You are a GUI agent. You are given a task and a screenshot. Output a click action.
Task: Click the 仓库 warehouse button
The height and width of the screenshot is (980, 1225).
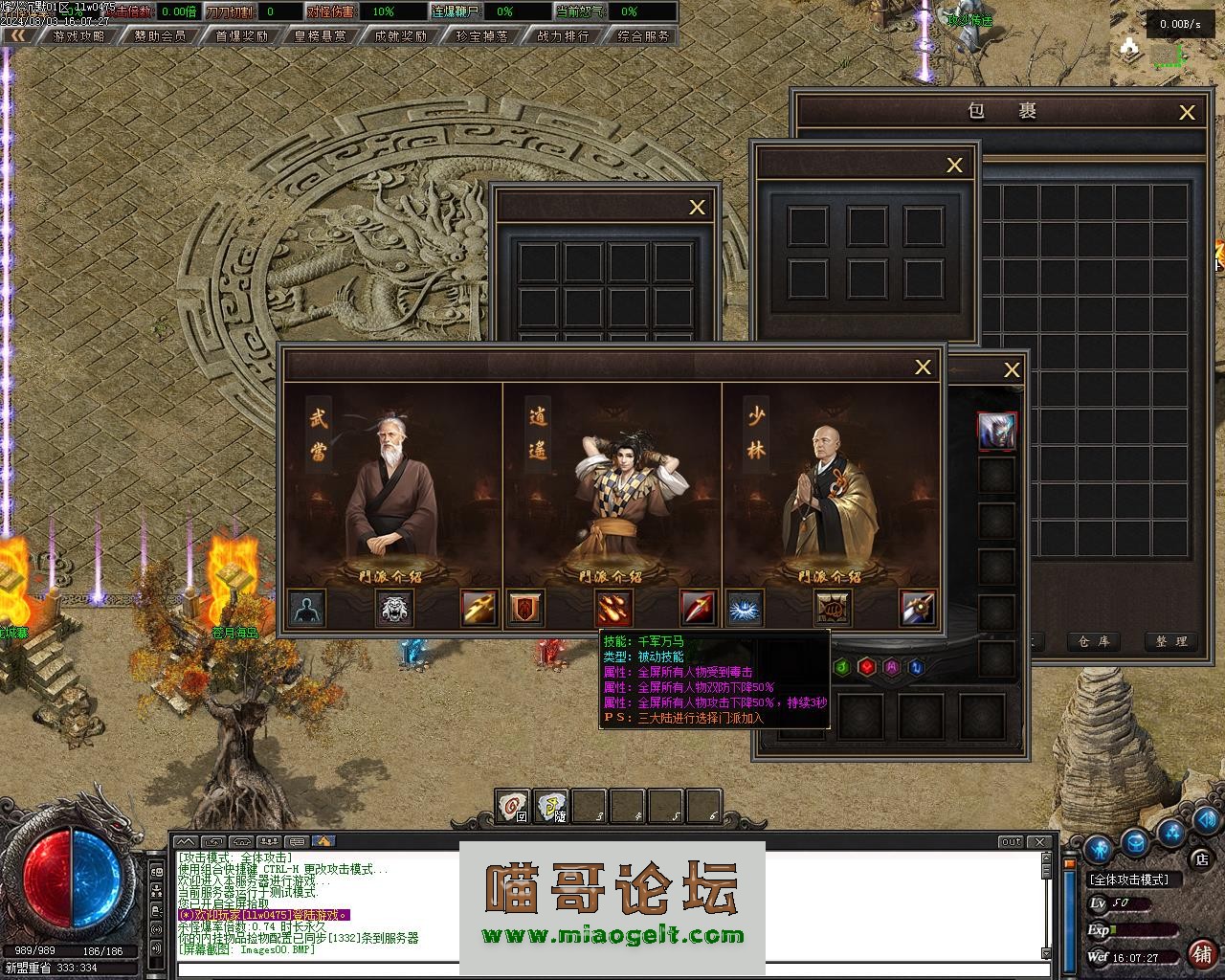click(1093, 641)
